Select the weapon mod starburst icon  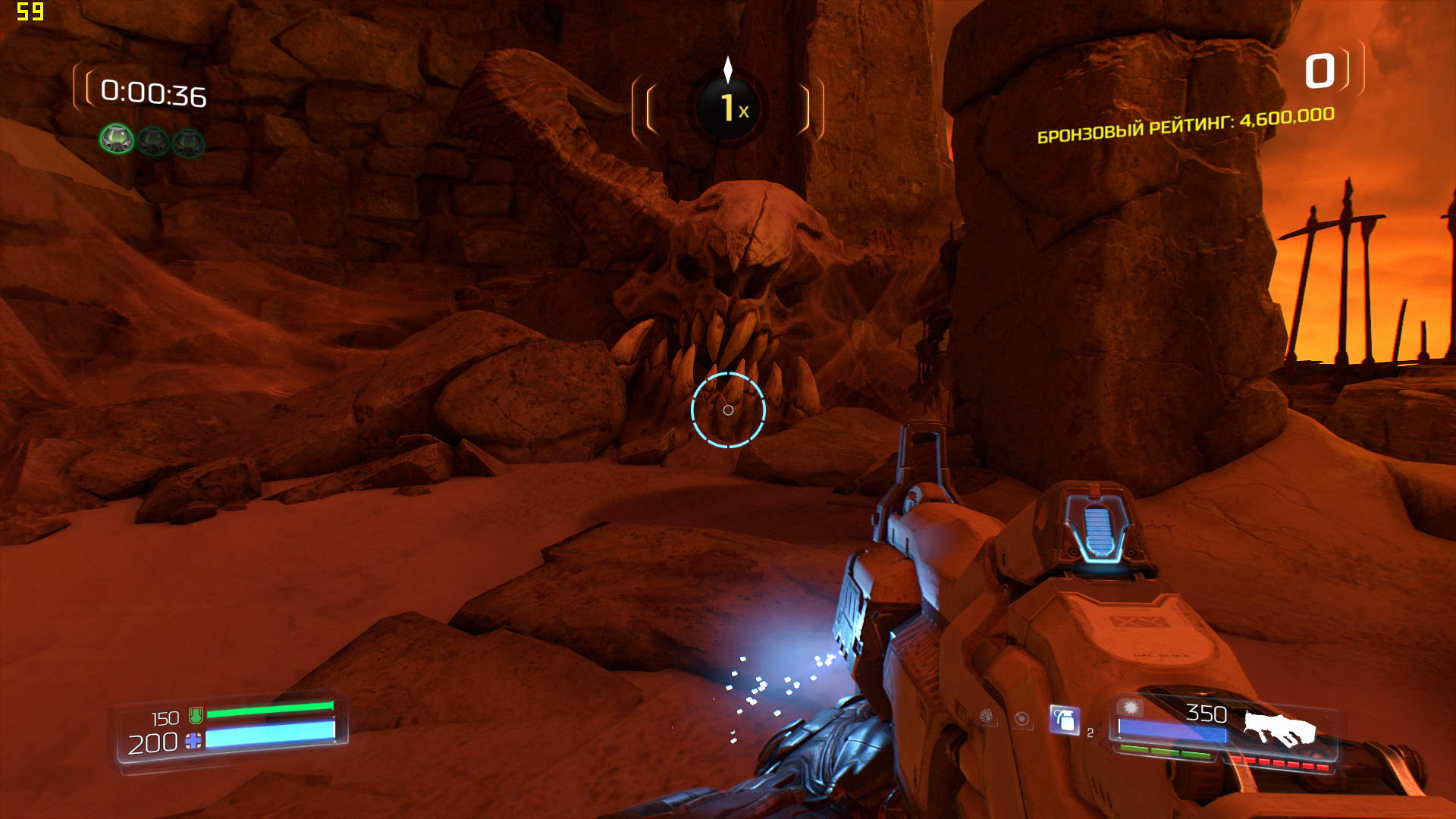[1131, 708]
